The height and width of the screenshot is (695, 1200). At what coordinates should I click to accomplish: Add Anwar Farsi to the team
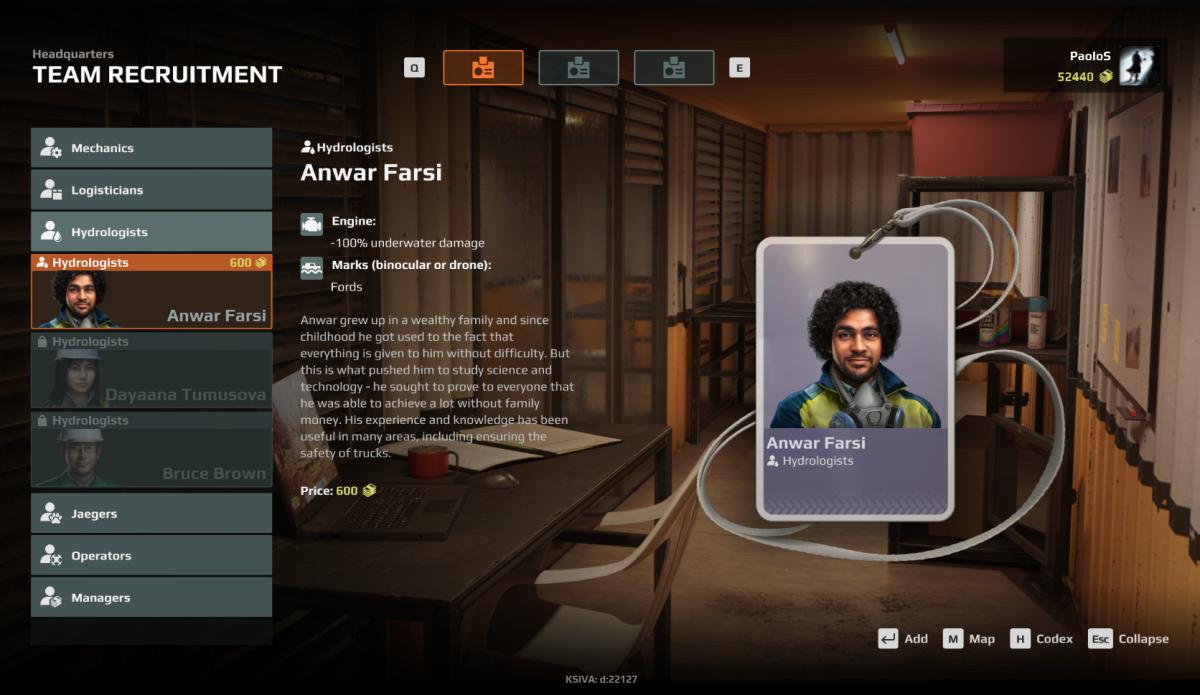pos(903,639)
